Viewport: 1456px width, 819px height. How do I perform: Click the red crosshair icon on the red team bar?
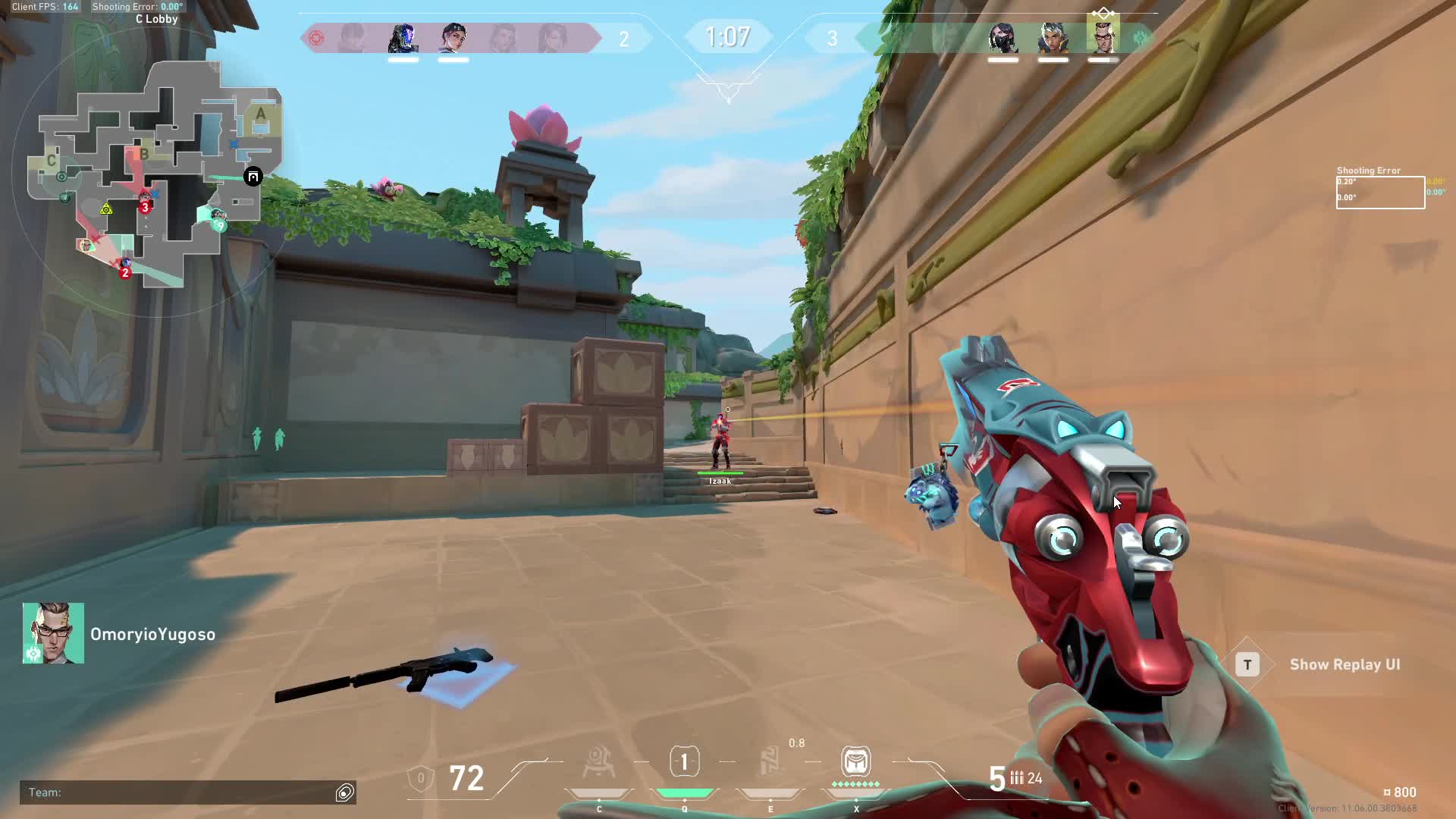click(316, 38)
